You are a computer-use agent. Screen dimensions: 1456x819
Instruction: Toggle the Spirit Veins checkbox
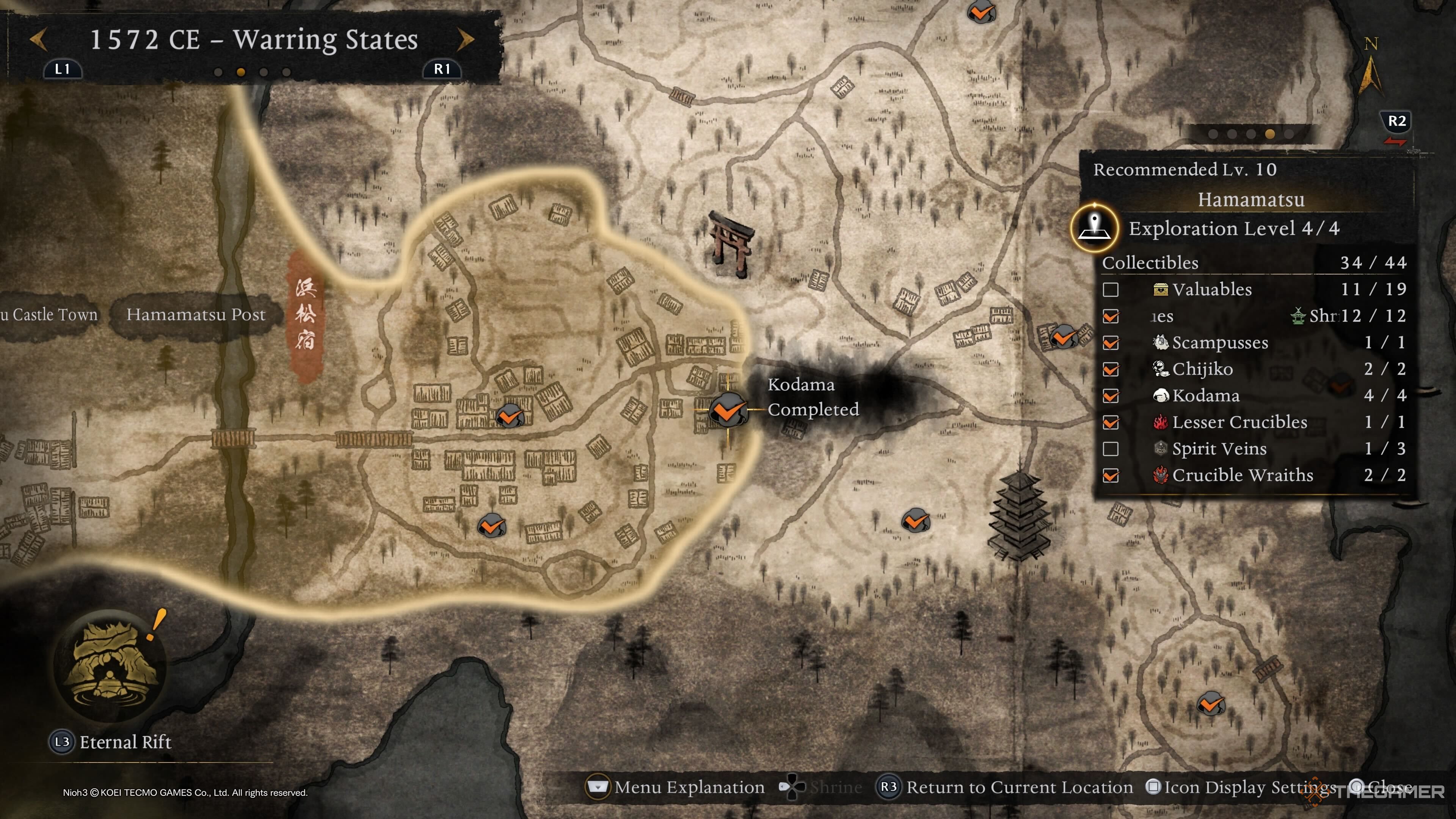1111,449
